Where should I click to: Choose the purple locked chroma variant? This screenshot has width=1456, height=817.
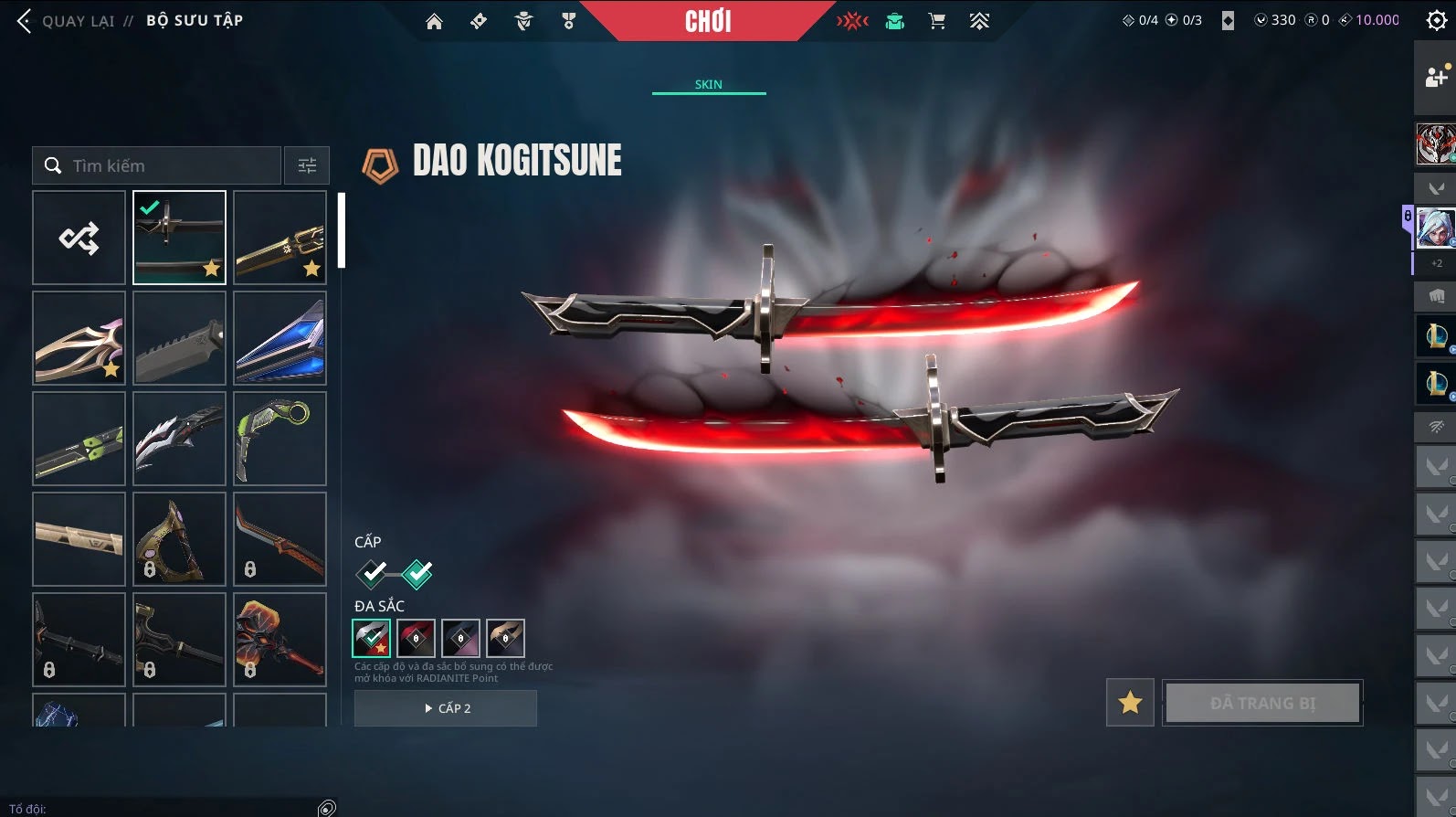pos(460,638)
